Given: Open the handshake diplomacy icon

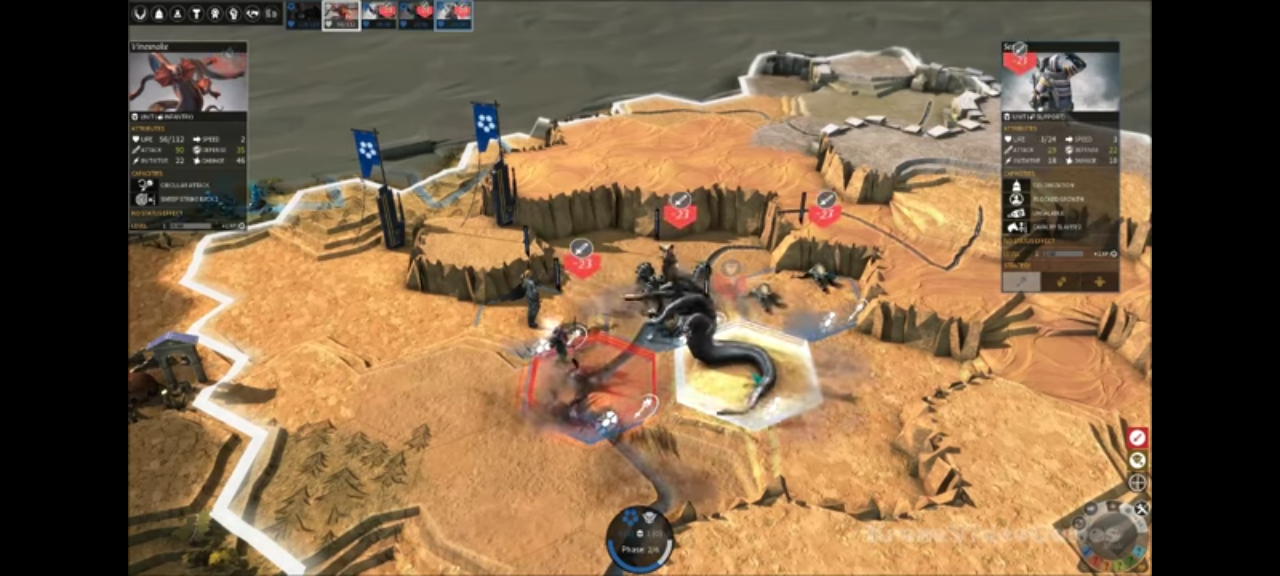Looking at the screenshot, I should coord(252,14).
